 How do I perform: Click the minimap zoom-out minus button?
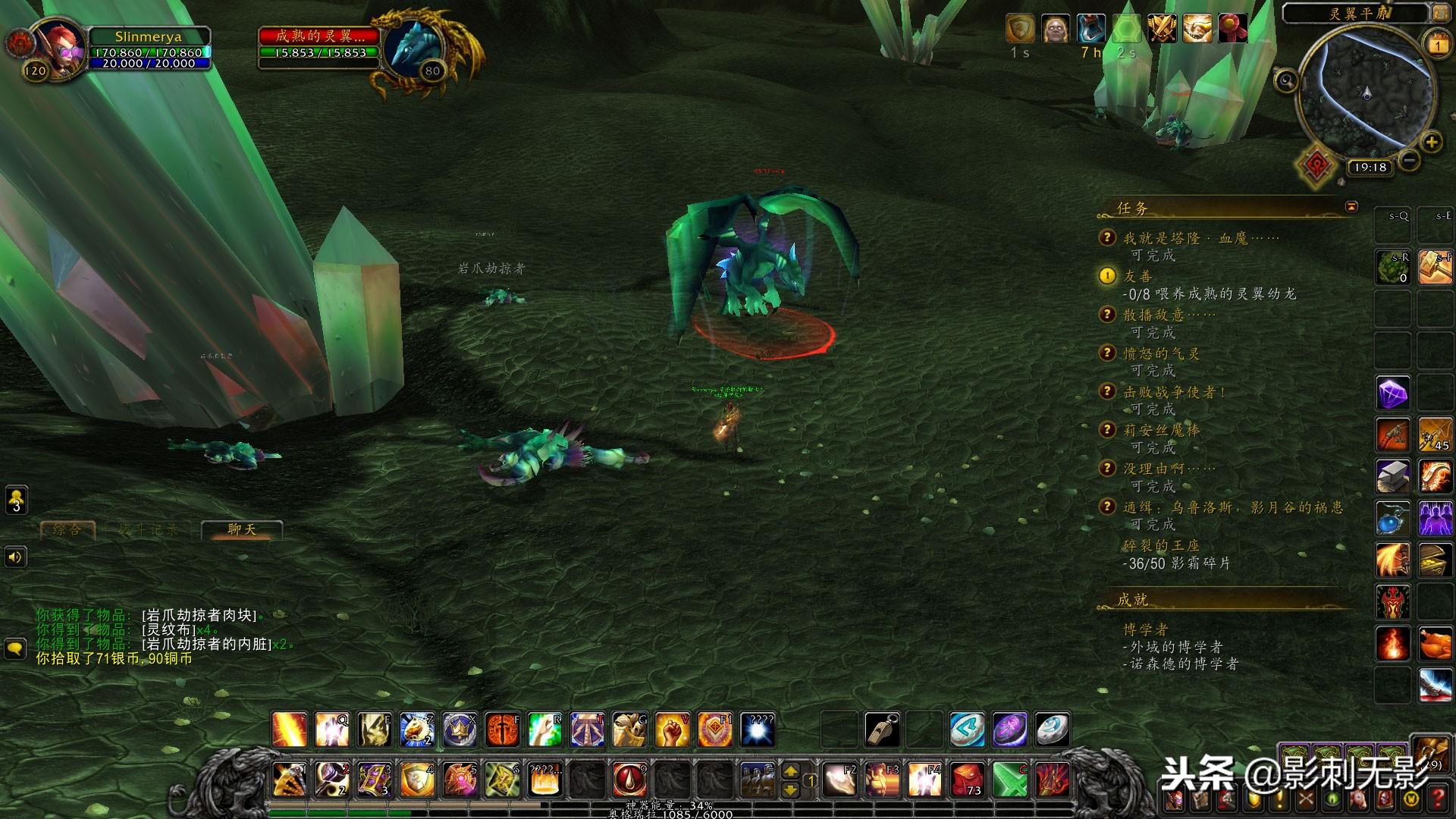(1409, 160)
